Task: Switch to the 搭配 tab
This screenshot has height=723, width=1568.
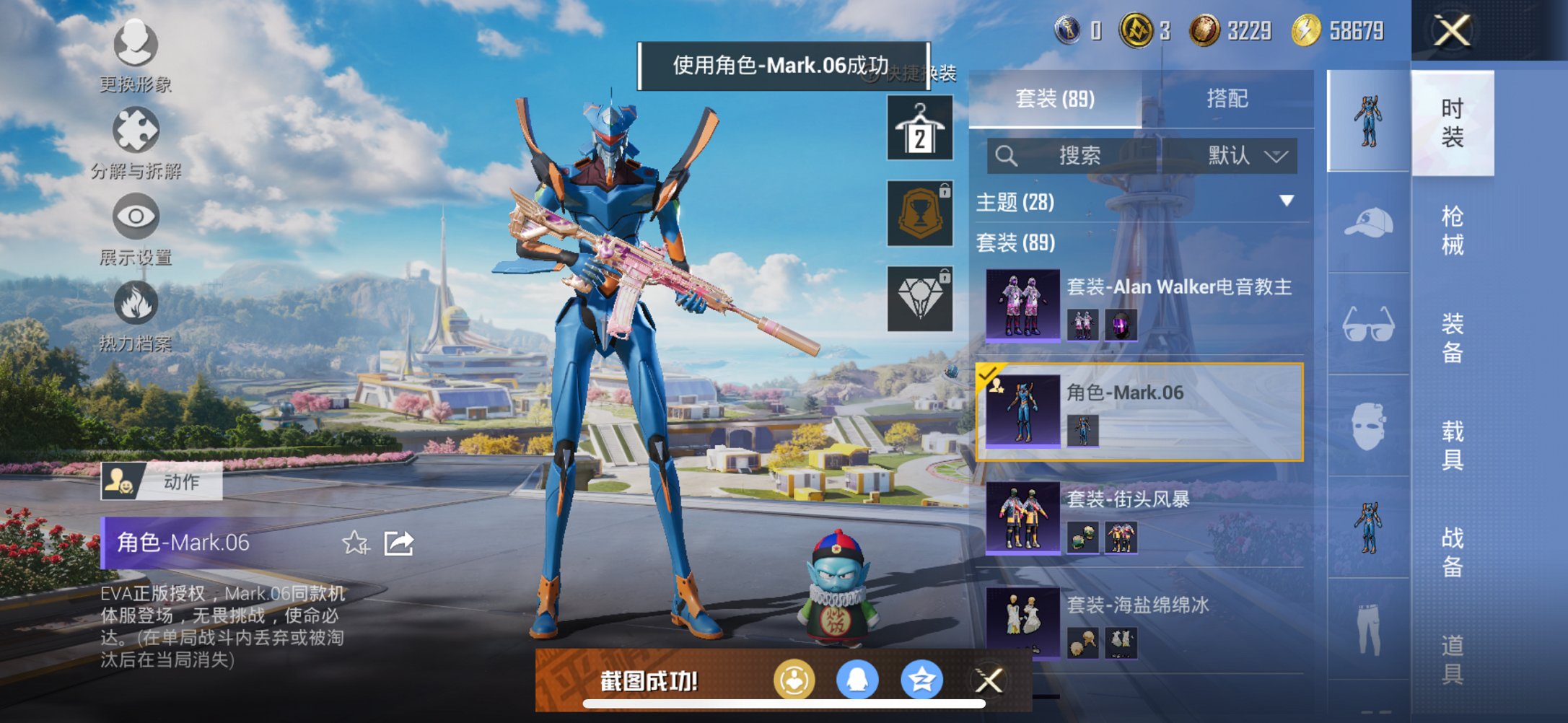Action: pyautogui.click(x=1227, y=98)
